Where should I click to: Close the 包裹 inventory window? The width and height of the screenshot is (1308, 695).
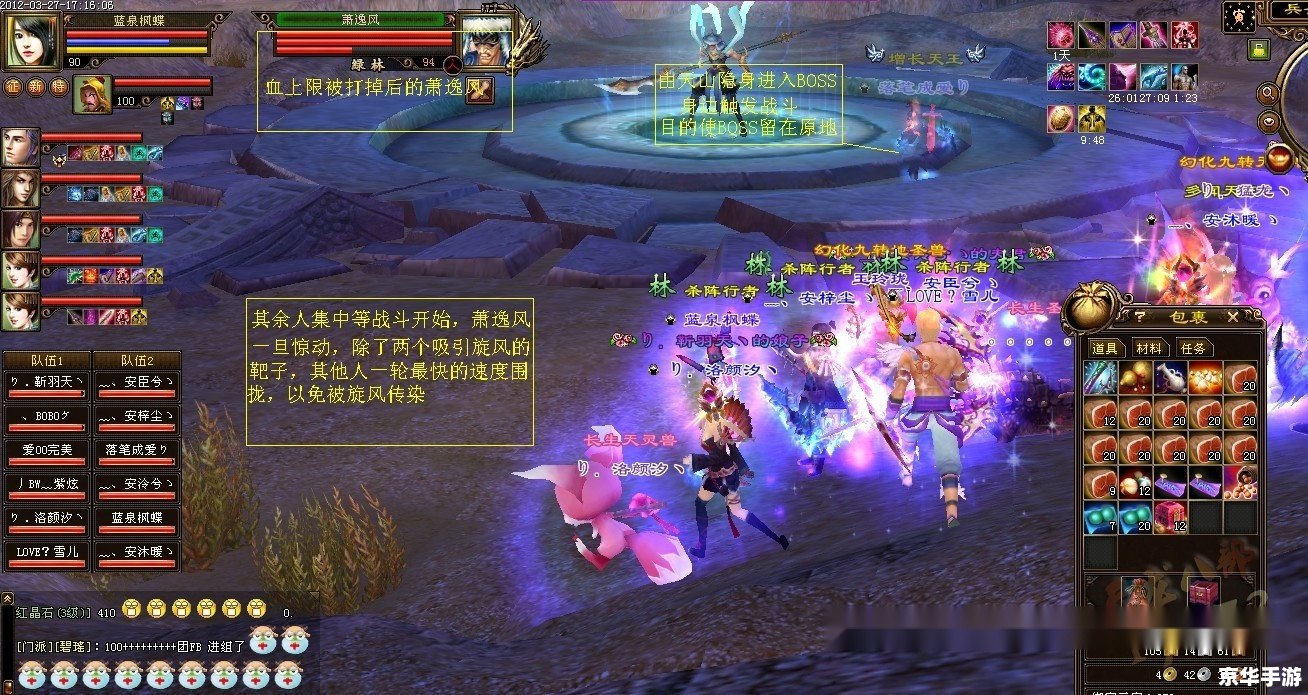(1233, 317)
